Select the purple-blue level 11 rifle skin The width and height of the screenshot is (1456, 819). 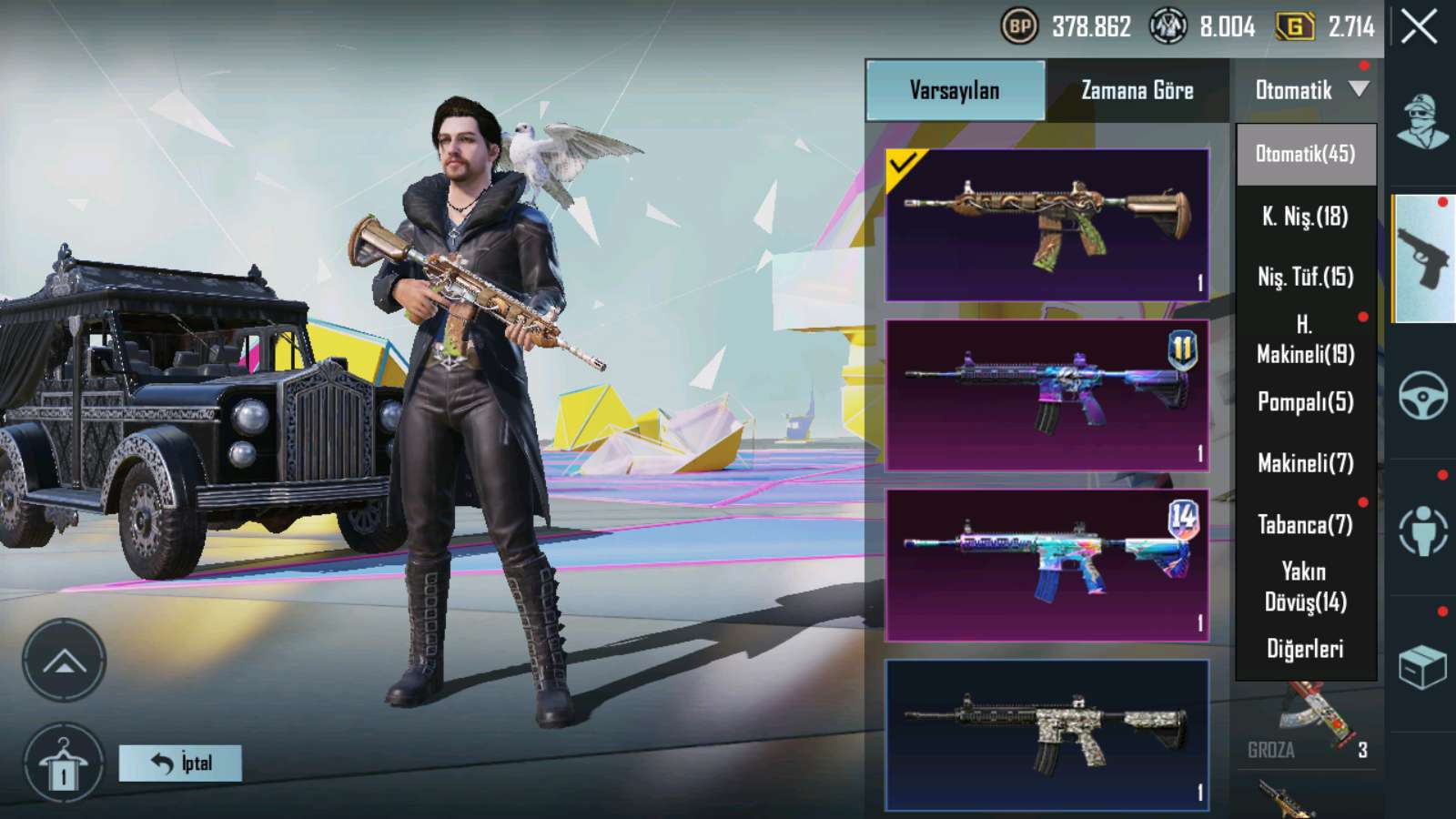[1046, 395]
